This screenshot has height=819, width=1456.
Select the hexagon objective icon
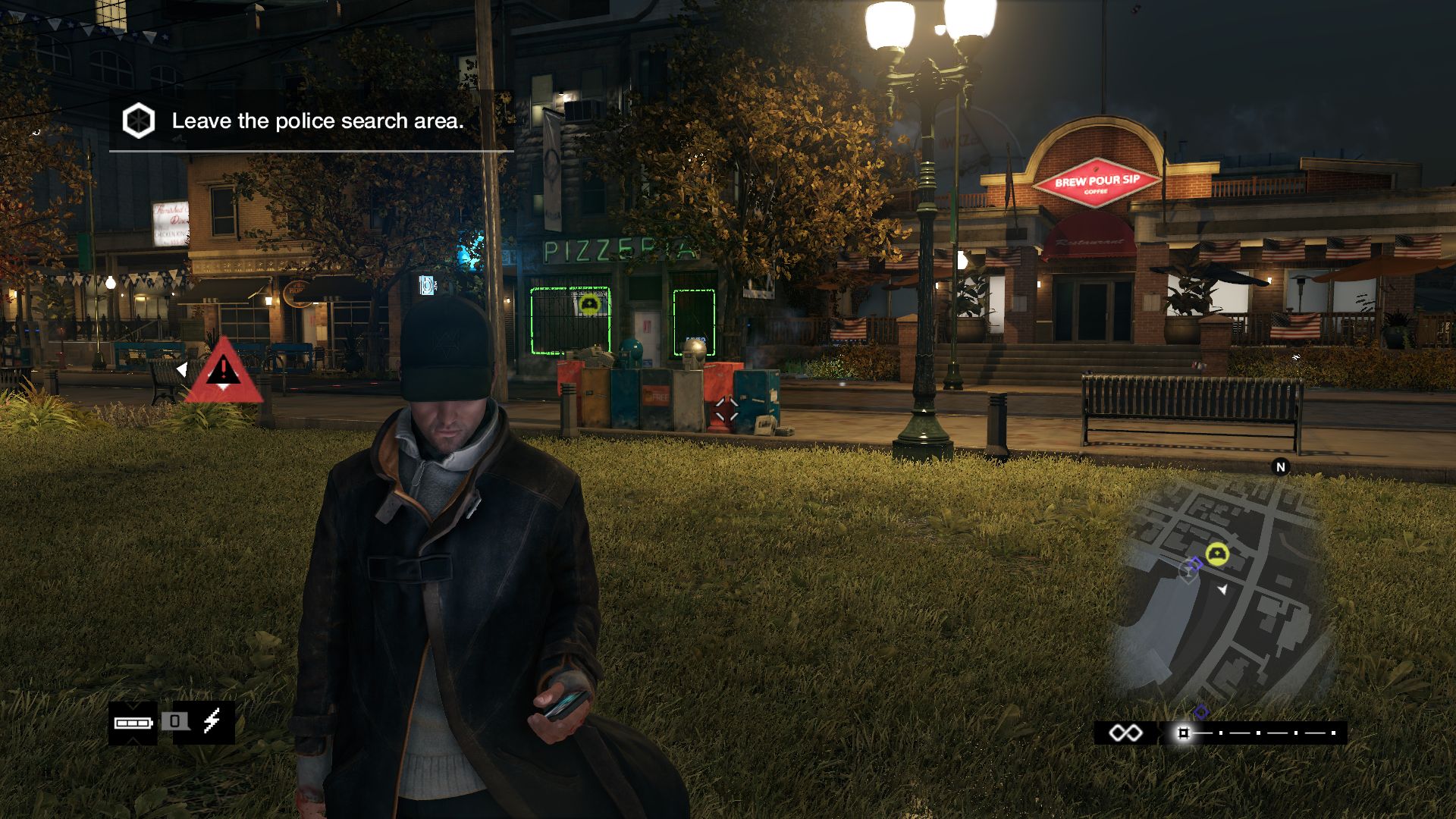pos(139,121)
